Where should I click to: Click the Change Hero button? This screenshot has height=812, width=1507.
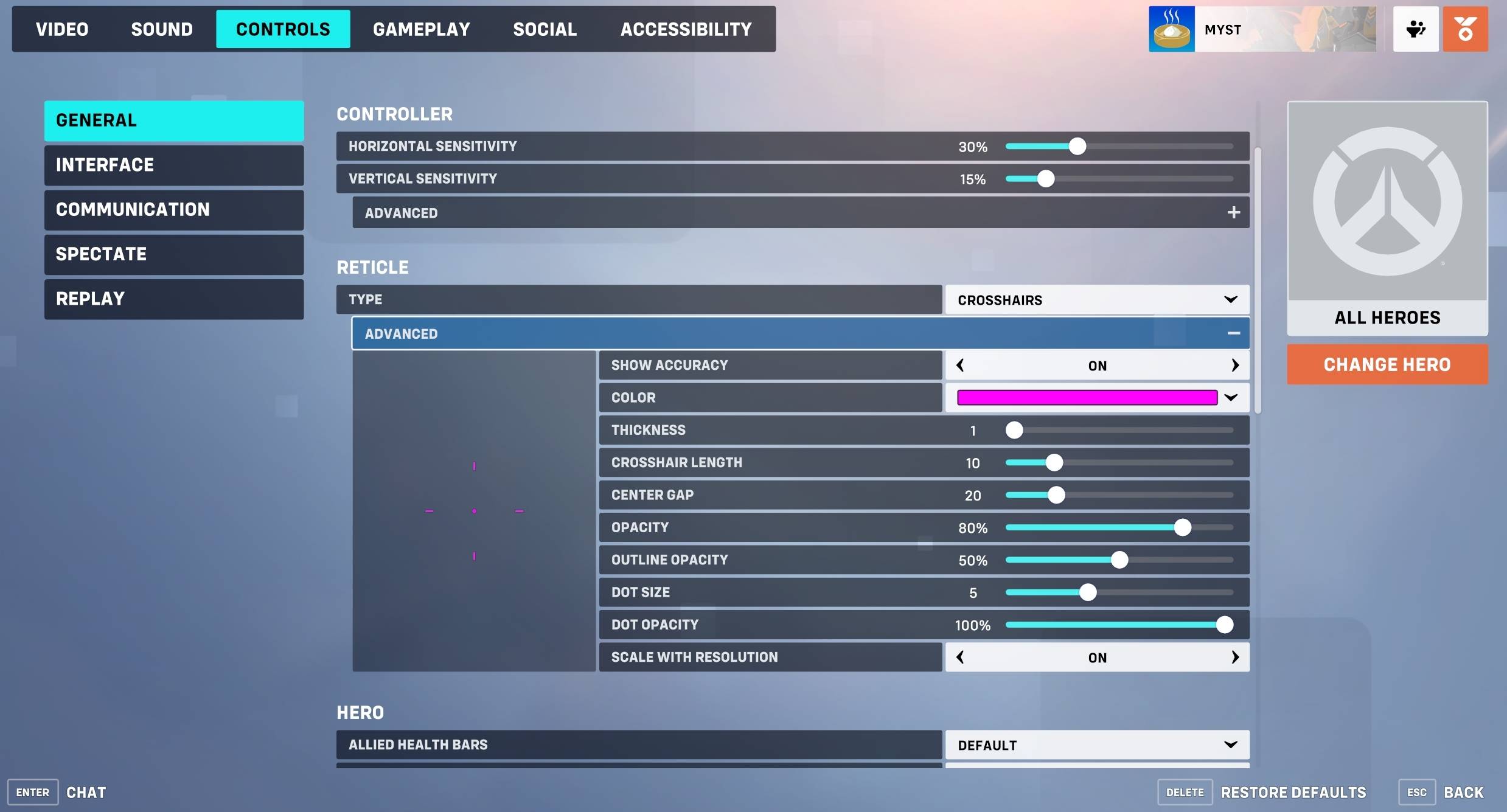[1387, 364]
